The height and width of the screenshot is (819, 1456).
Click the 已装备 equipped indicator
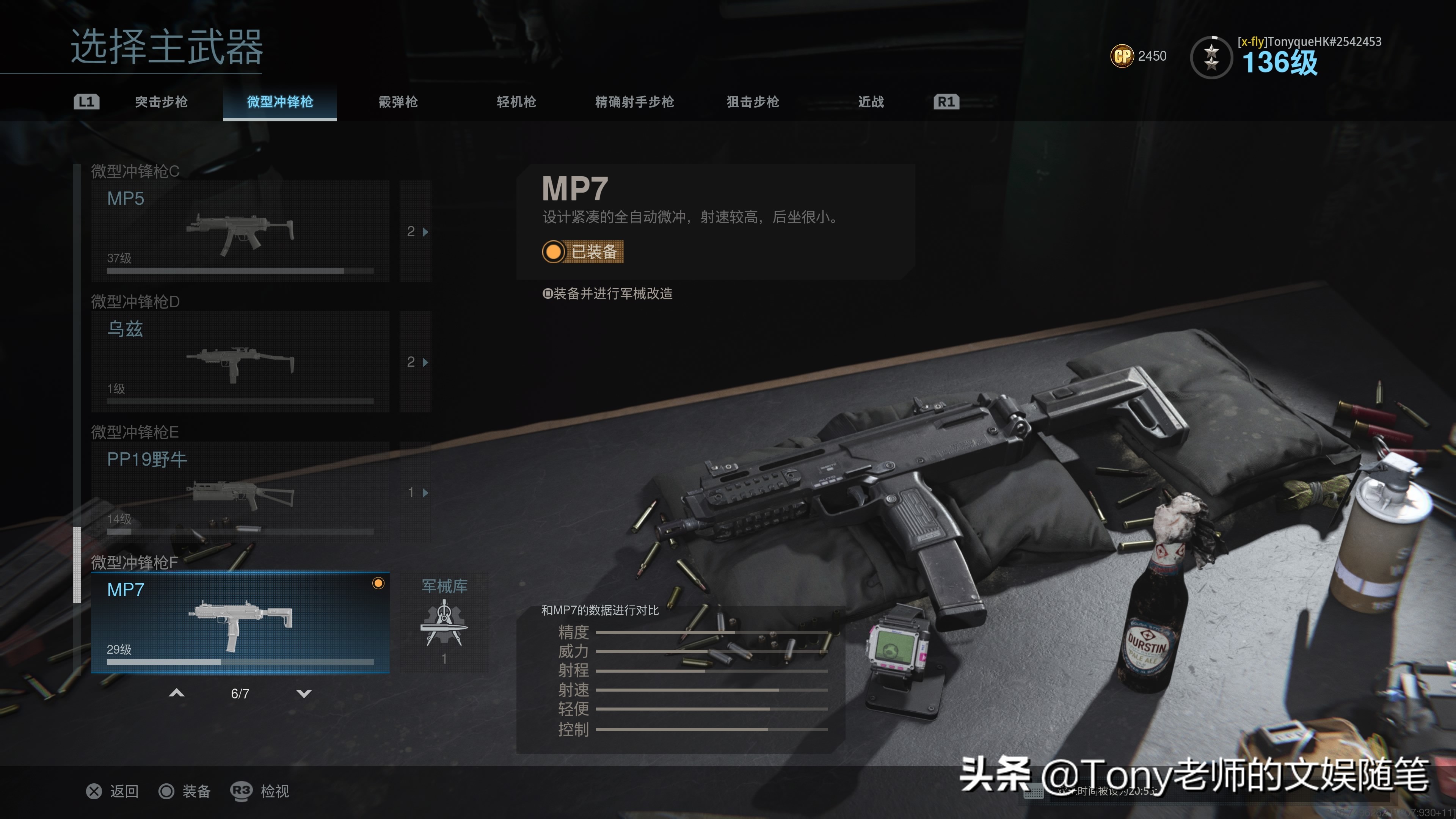(x=582, y=251)
